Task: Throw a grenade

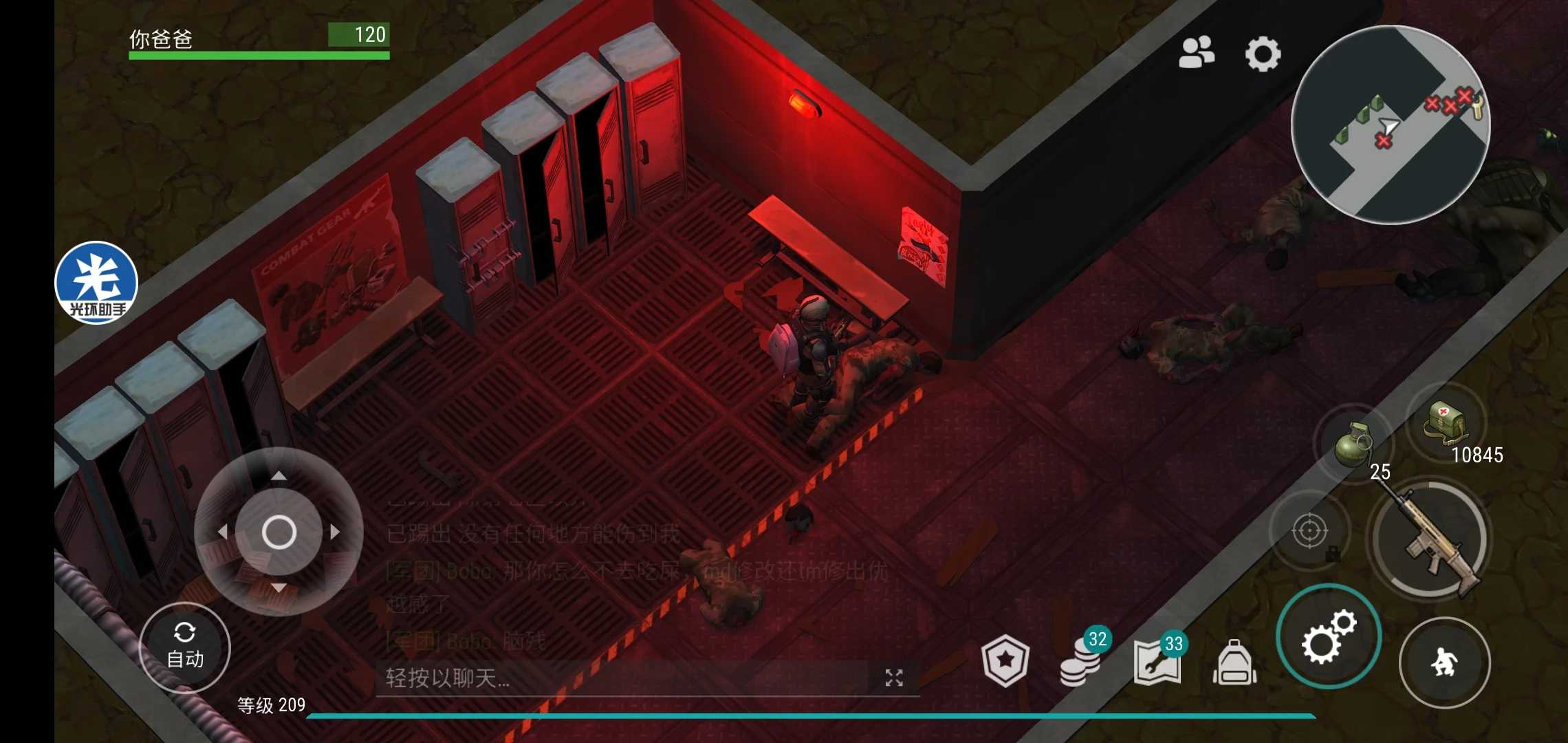Action: [x=1353, y=444]
